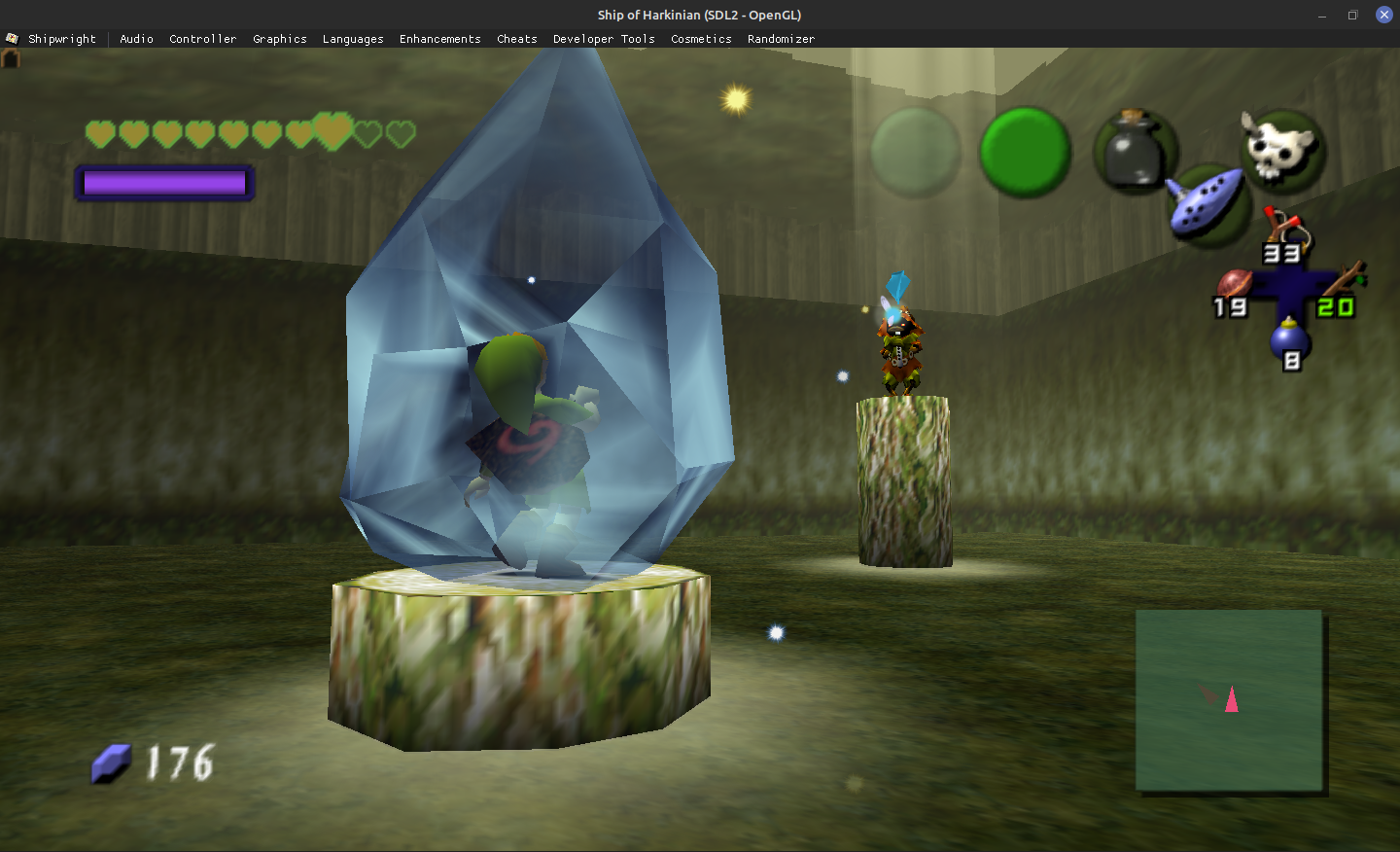Open the Cheats menu
1400x852 pixels.
click(x=516, y=39)
